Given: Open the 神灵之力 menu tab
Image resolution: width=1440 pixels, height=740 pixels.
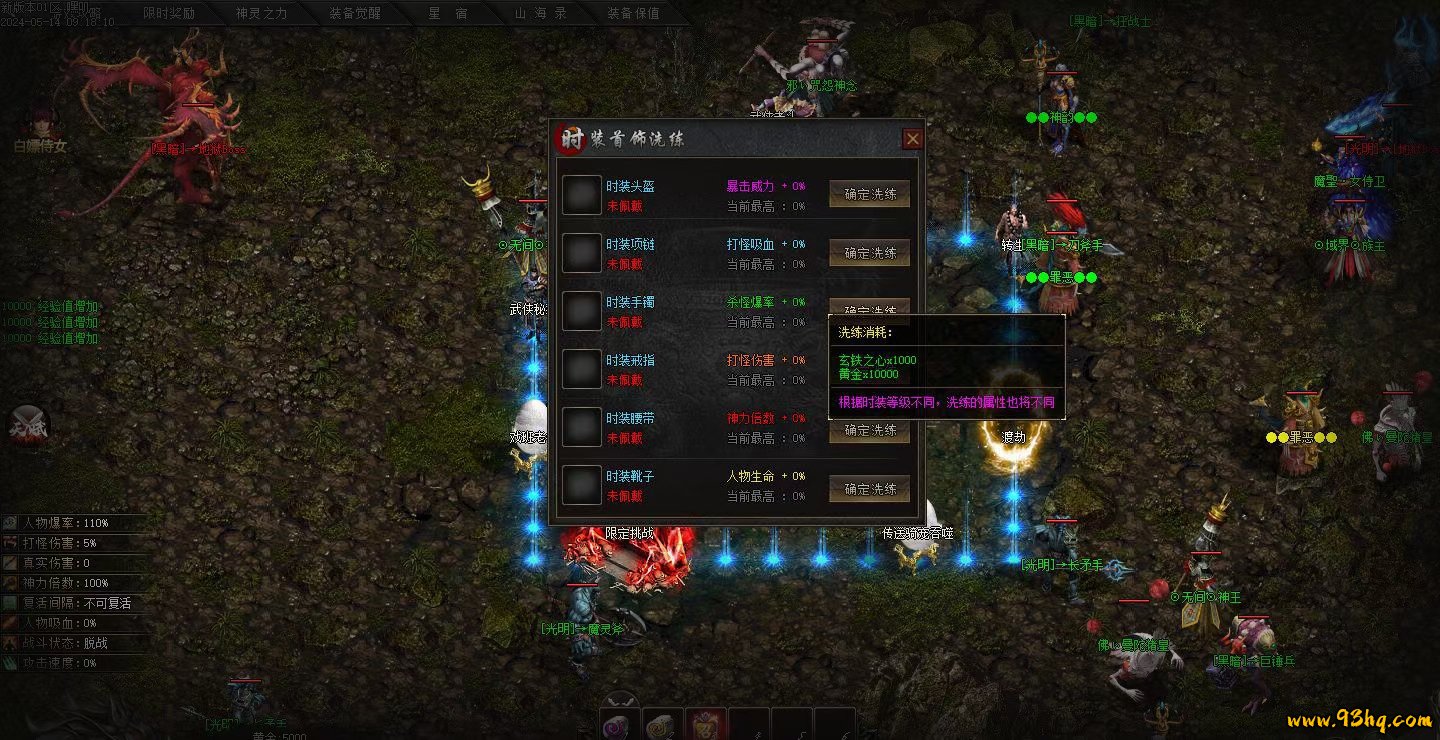Looking at the screenshot, I should 261,13.
